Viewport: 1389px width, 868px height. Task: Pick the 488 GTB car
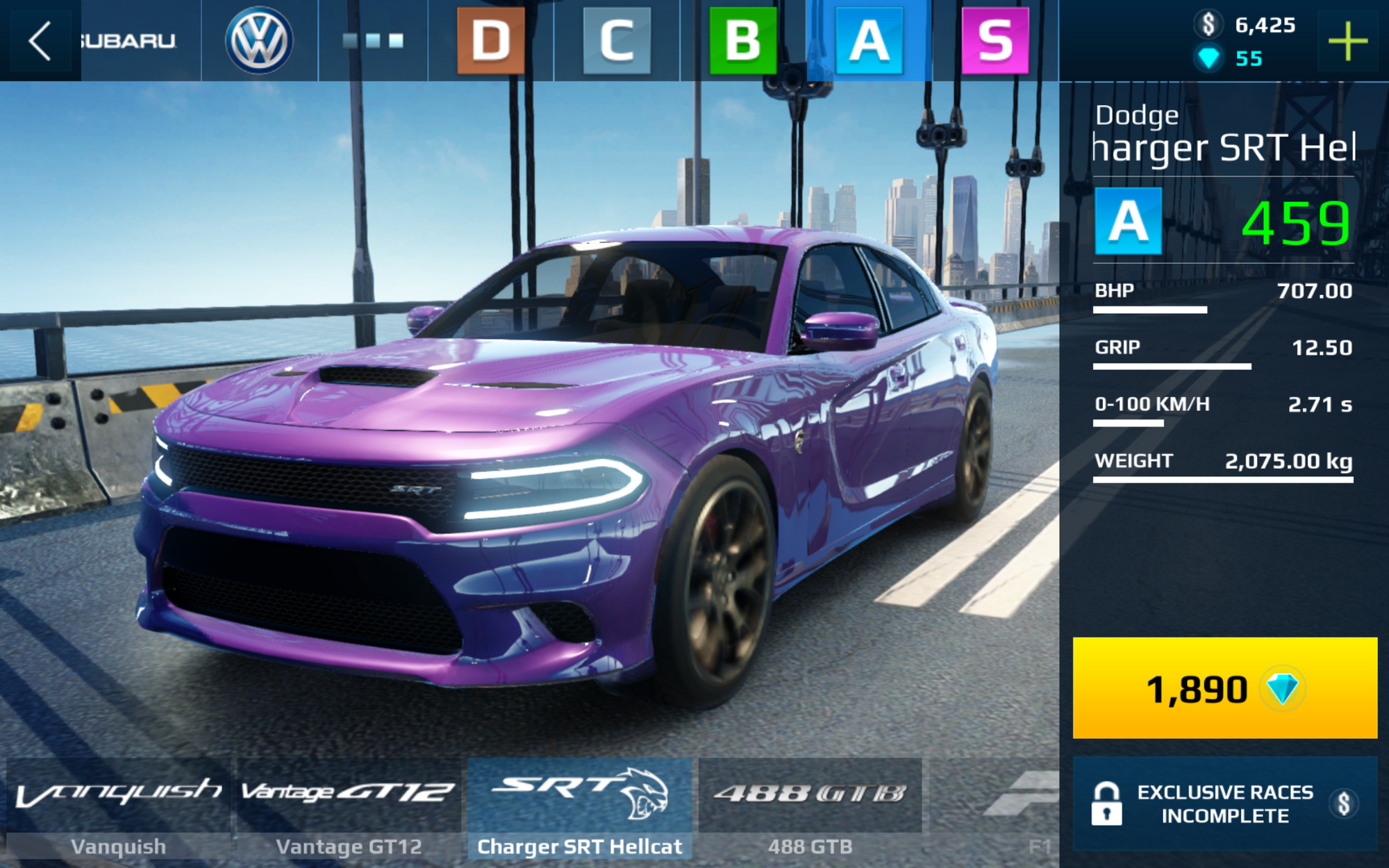[810, 809]
